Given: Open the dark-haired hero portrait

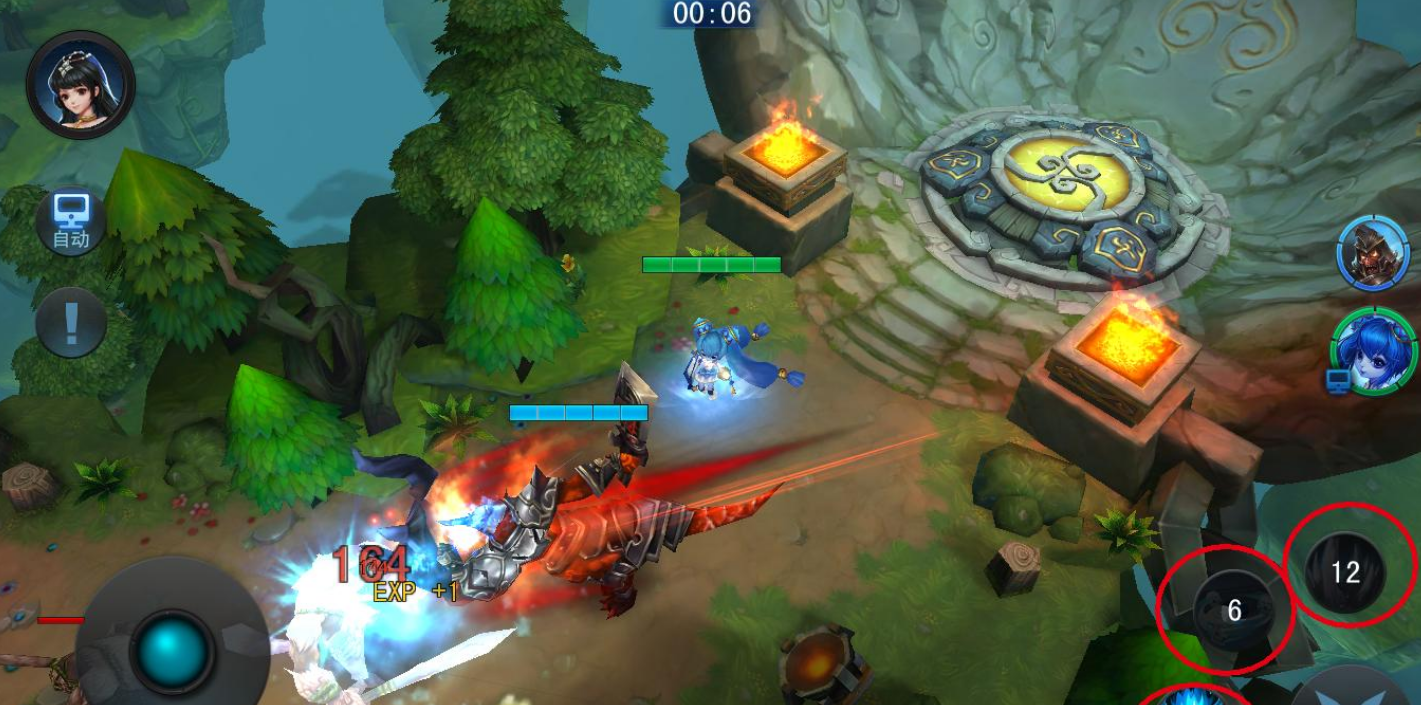Looking at the screenshot, I should point(81,85).
